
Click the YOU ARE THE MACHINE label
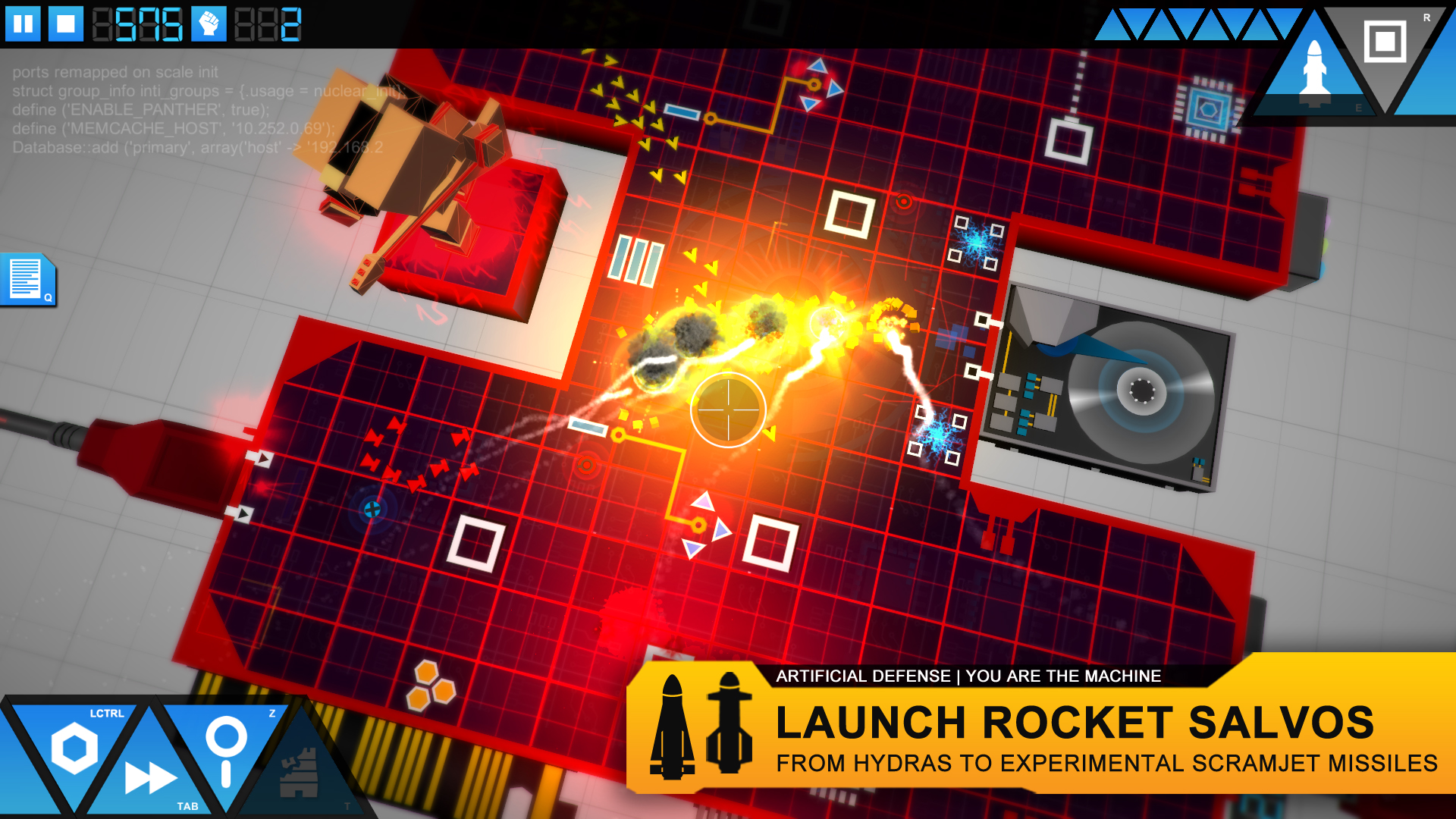tap(1063, 676)
